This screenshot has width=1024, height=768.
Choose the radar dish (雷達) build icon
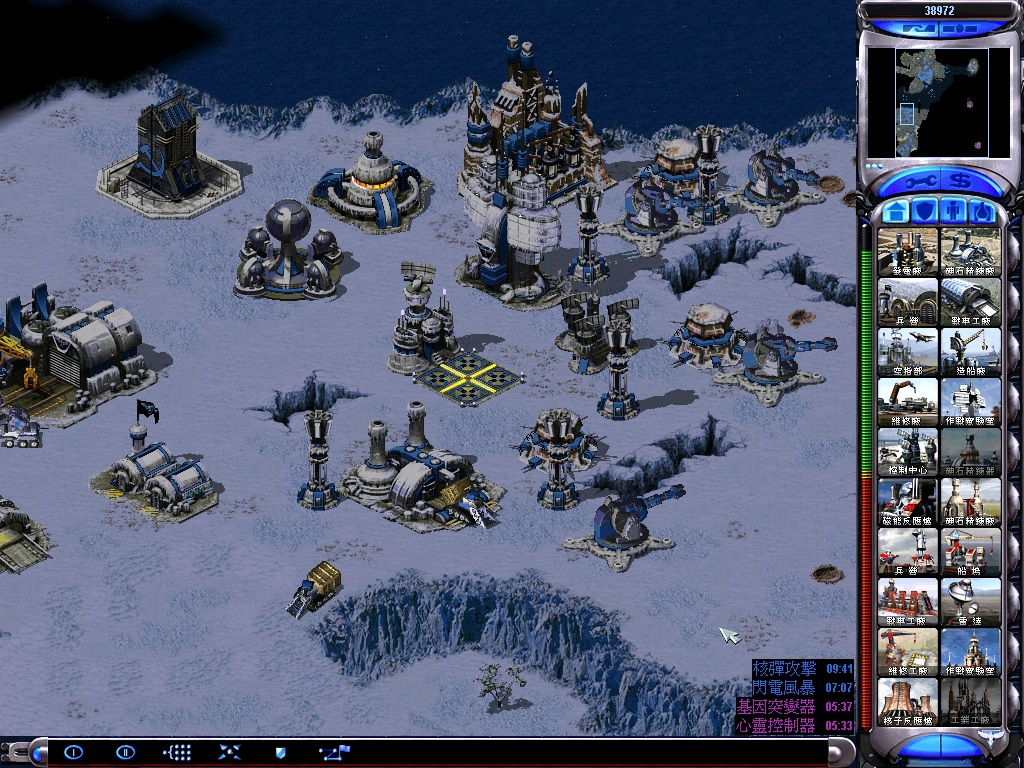[970, 601]
